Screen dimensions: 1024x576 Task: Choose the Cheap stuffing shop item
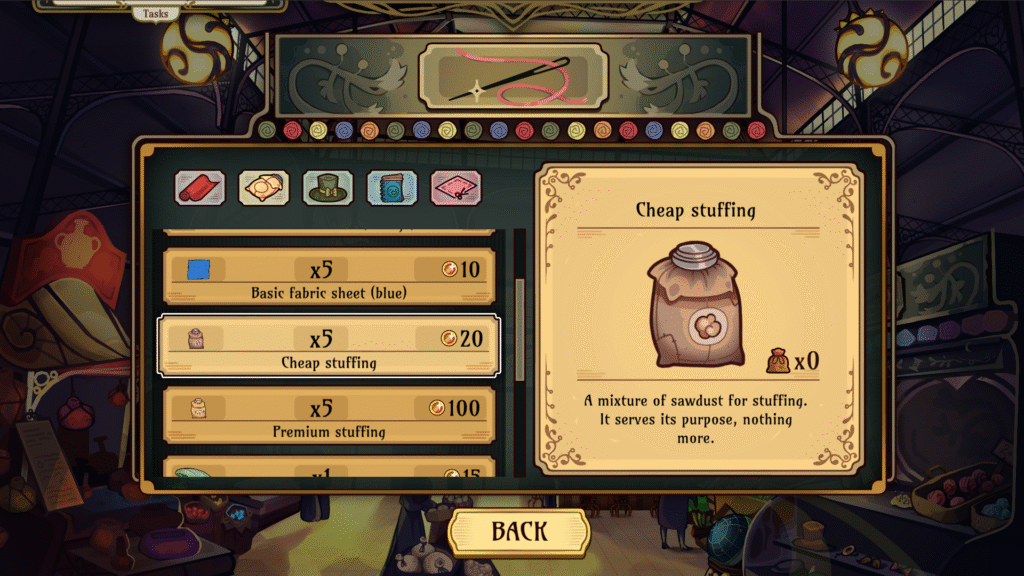pos(329,346)
